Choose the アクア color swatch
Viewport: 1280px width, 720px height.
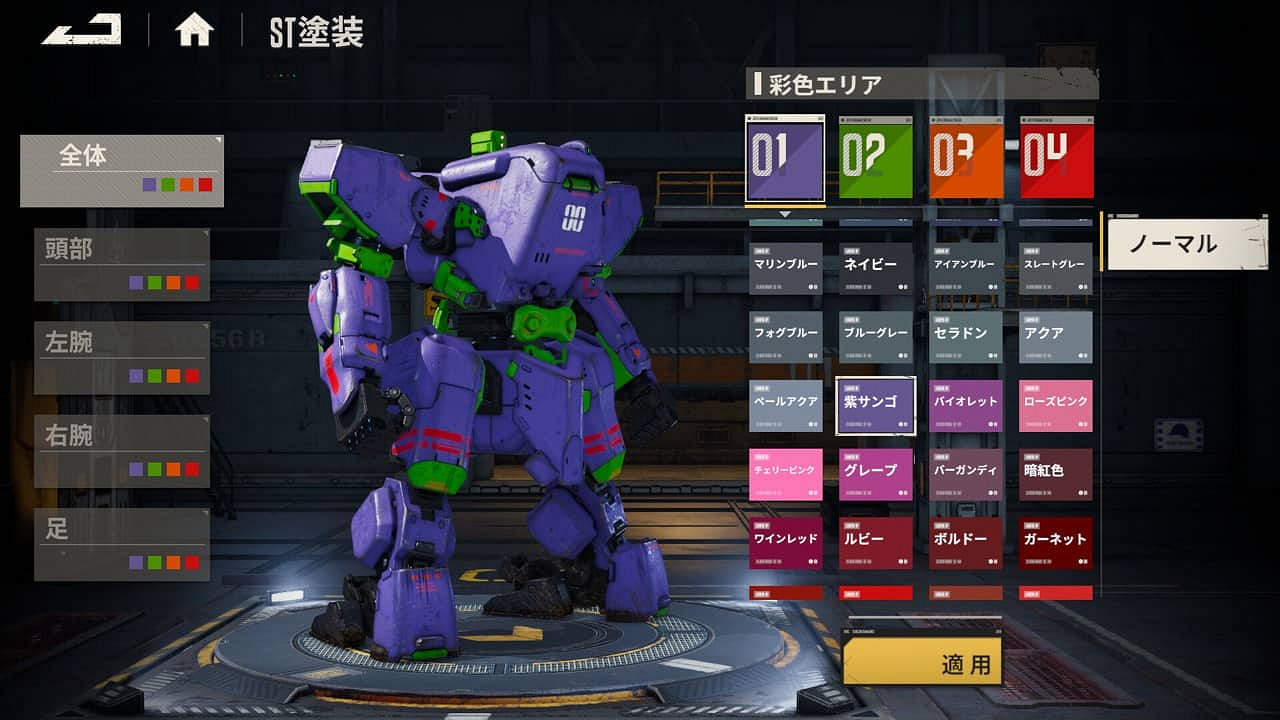point(1055,337)
